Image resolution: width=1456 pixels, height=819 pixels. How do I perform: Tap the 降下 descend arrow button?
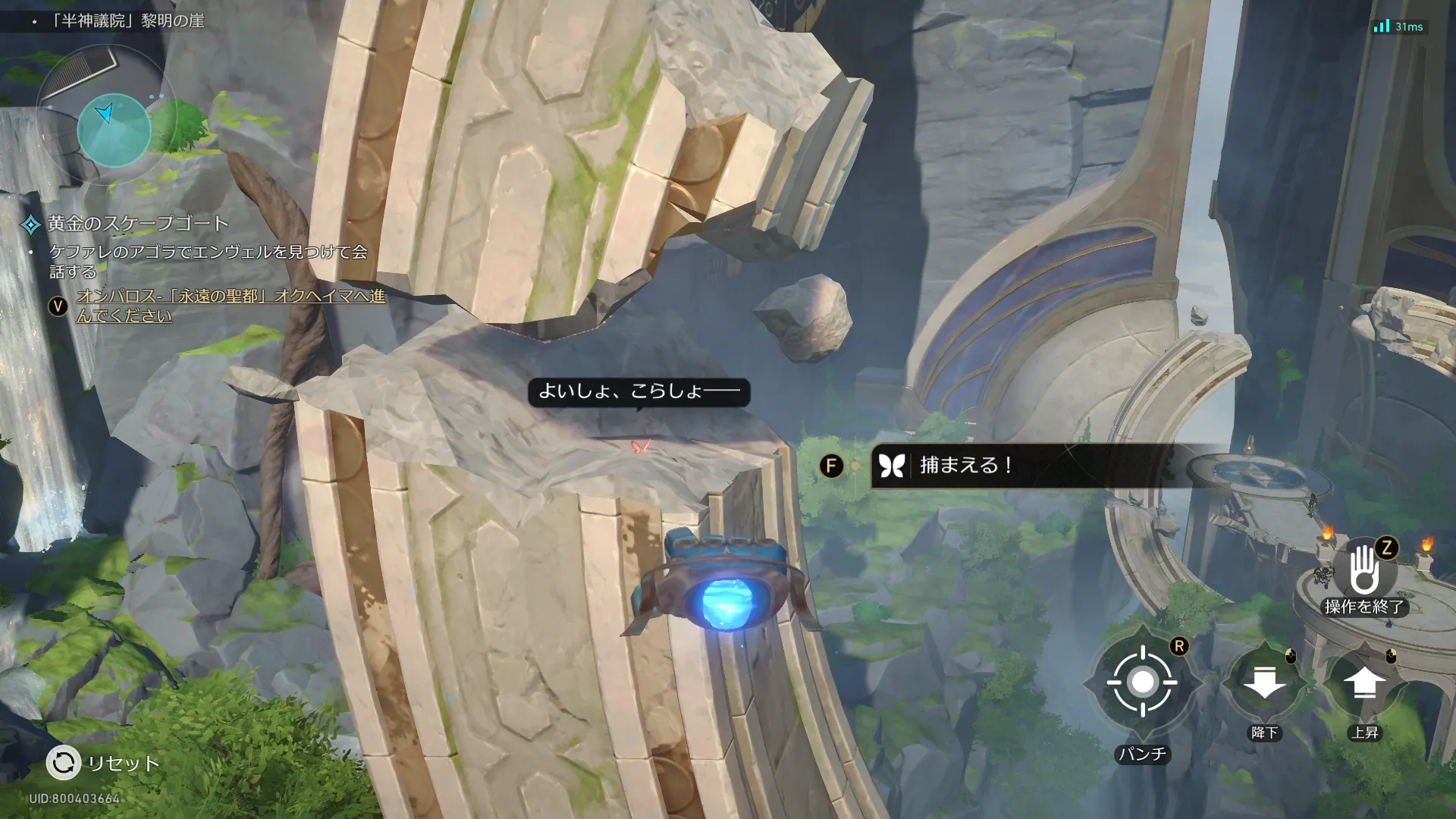tap(1264, 682)
